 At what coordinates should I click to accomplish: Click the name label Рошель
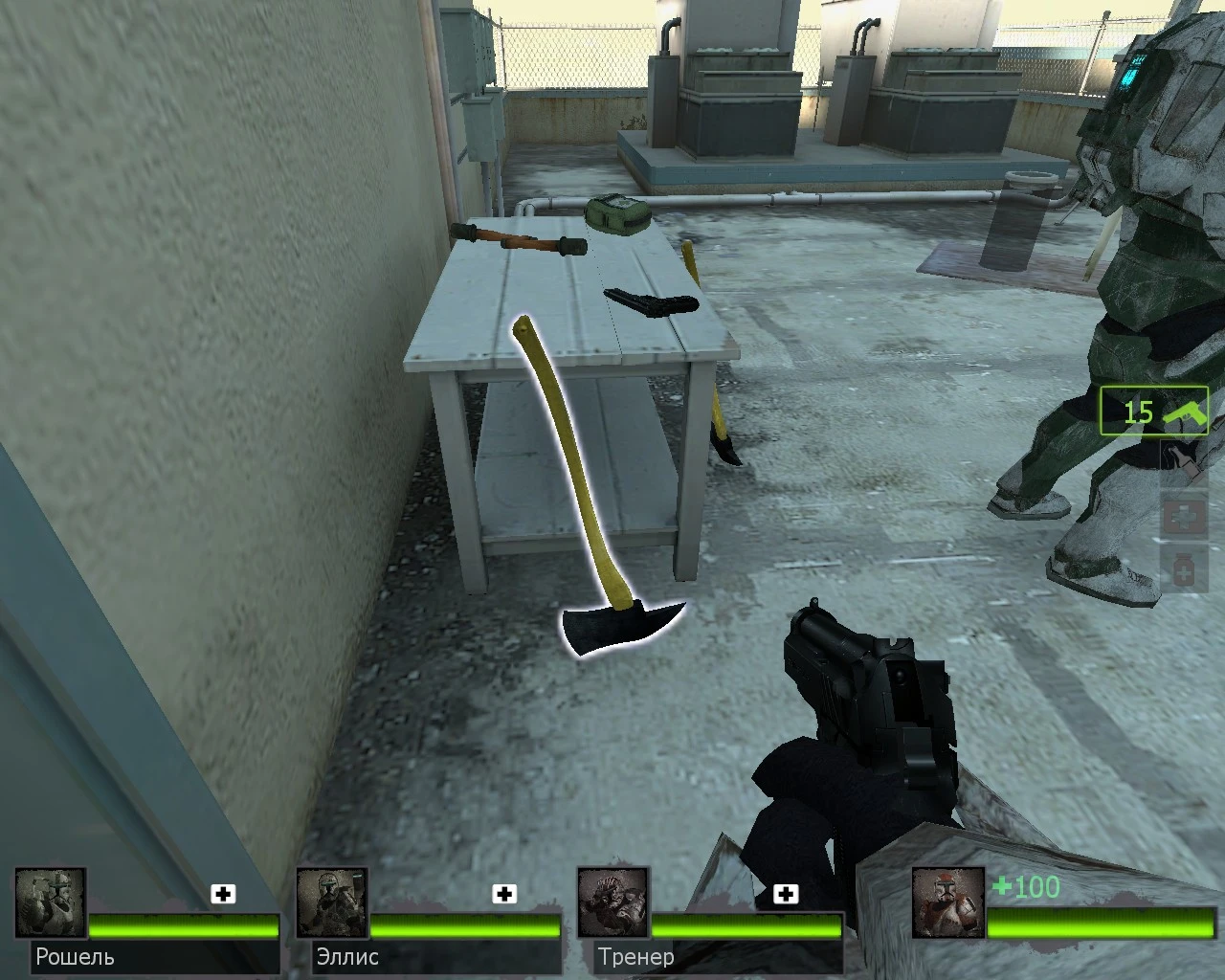coord(74,956)
